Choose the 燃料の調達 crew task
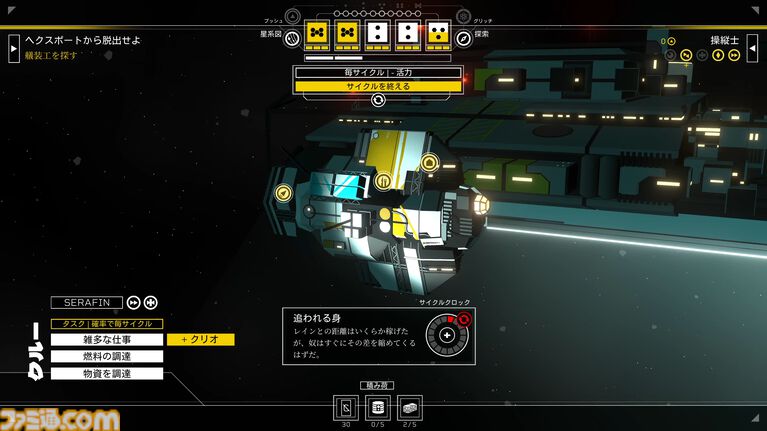The image size is (767, 431). [107, 356]
